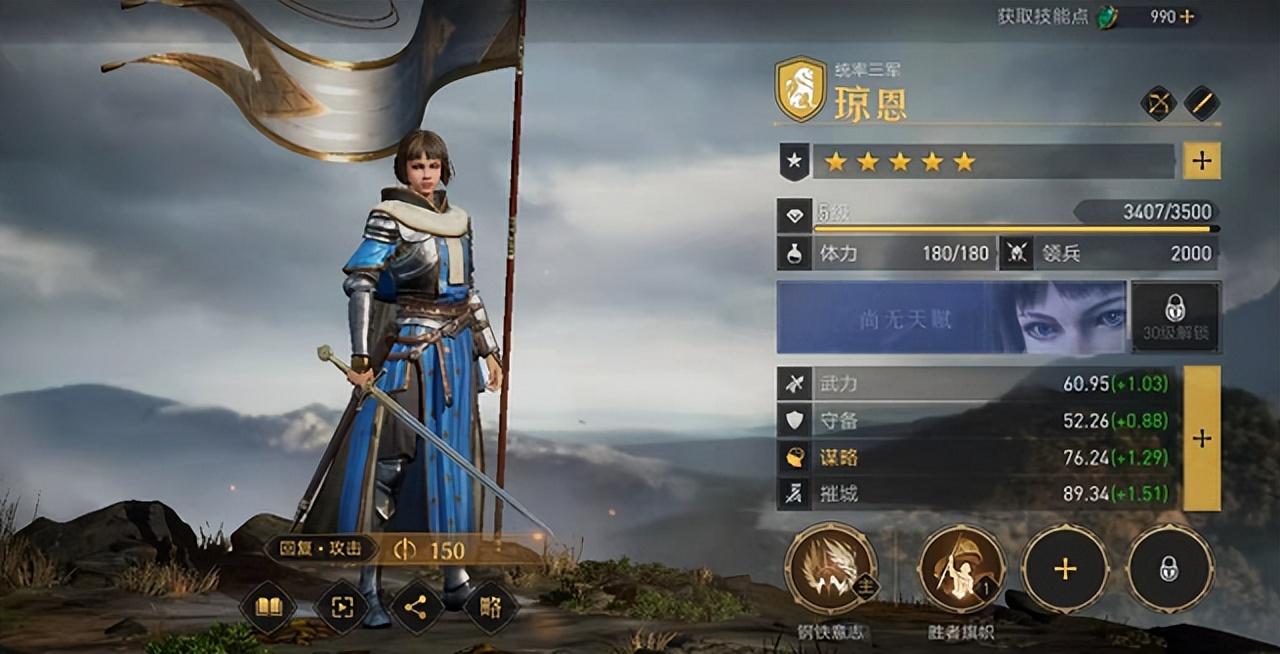
Task: Open the locked talent slot (30级解锁)
Action: 1175,317
